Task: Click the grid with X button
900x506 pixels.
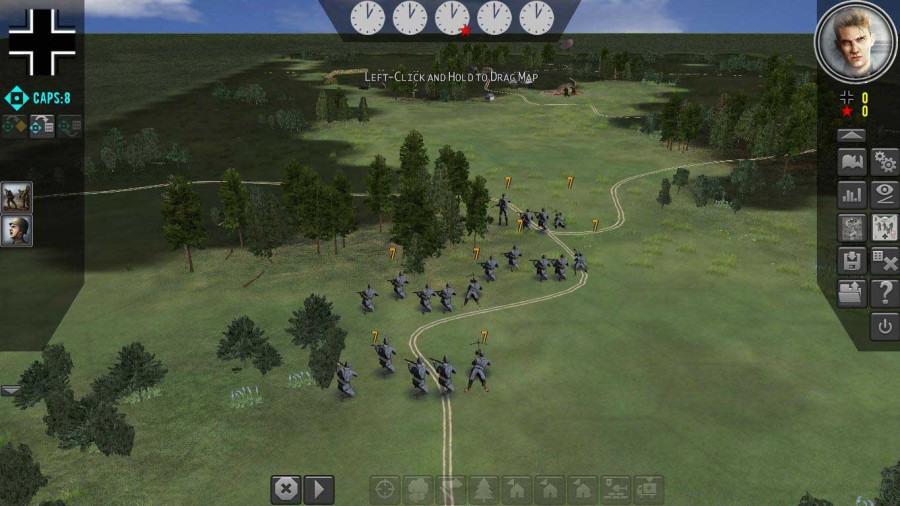Action: 884,261
